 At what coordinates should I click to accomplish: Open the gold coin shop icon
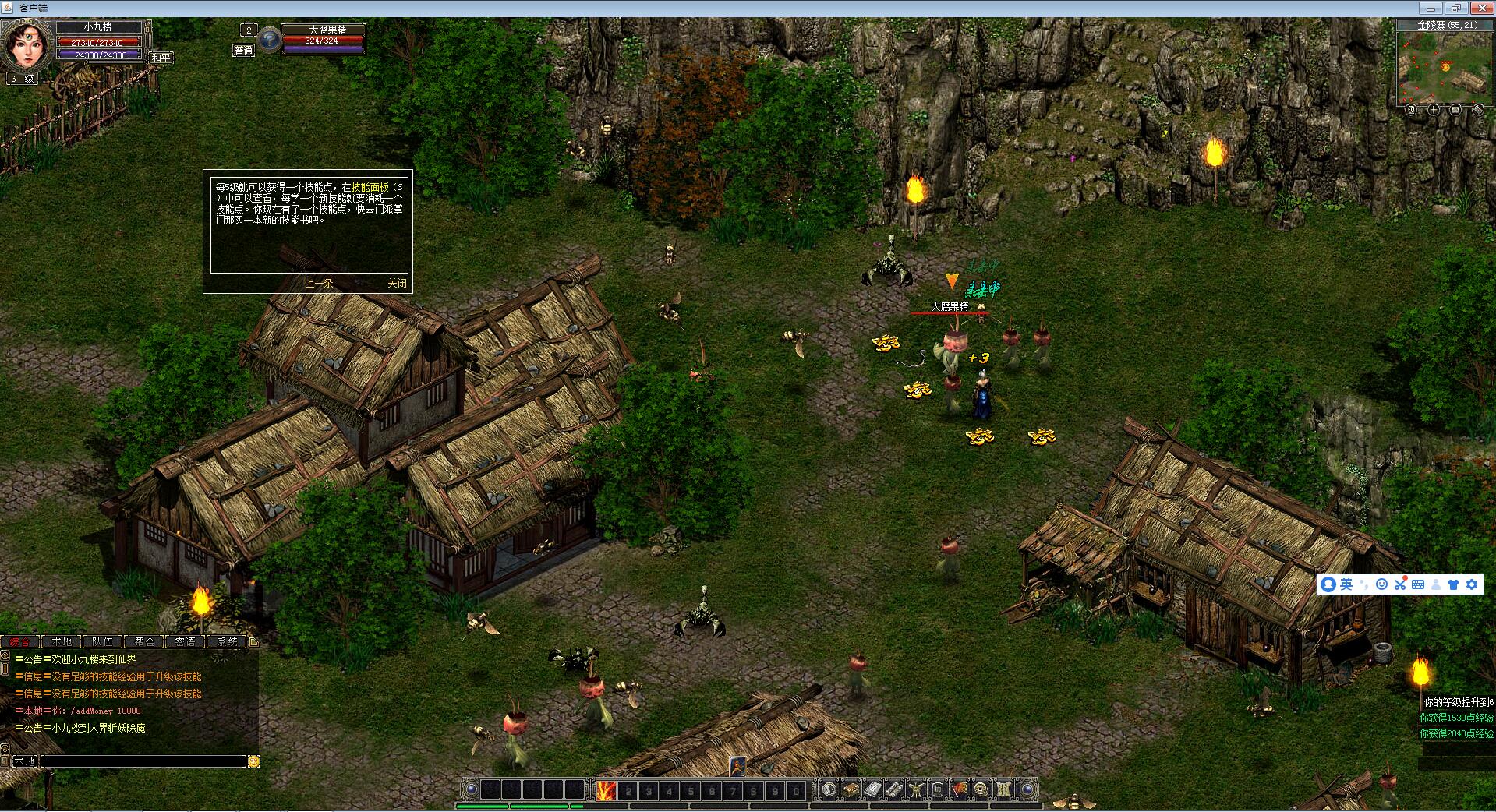pos(981,790)
